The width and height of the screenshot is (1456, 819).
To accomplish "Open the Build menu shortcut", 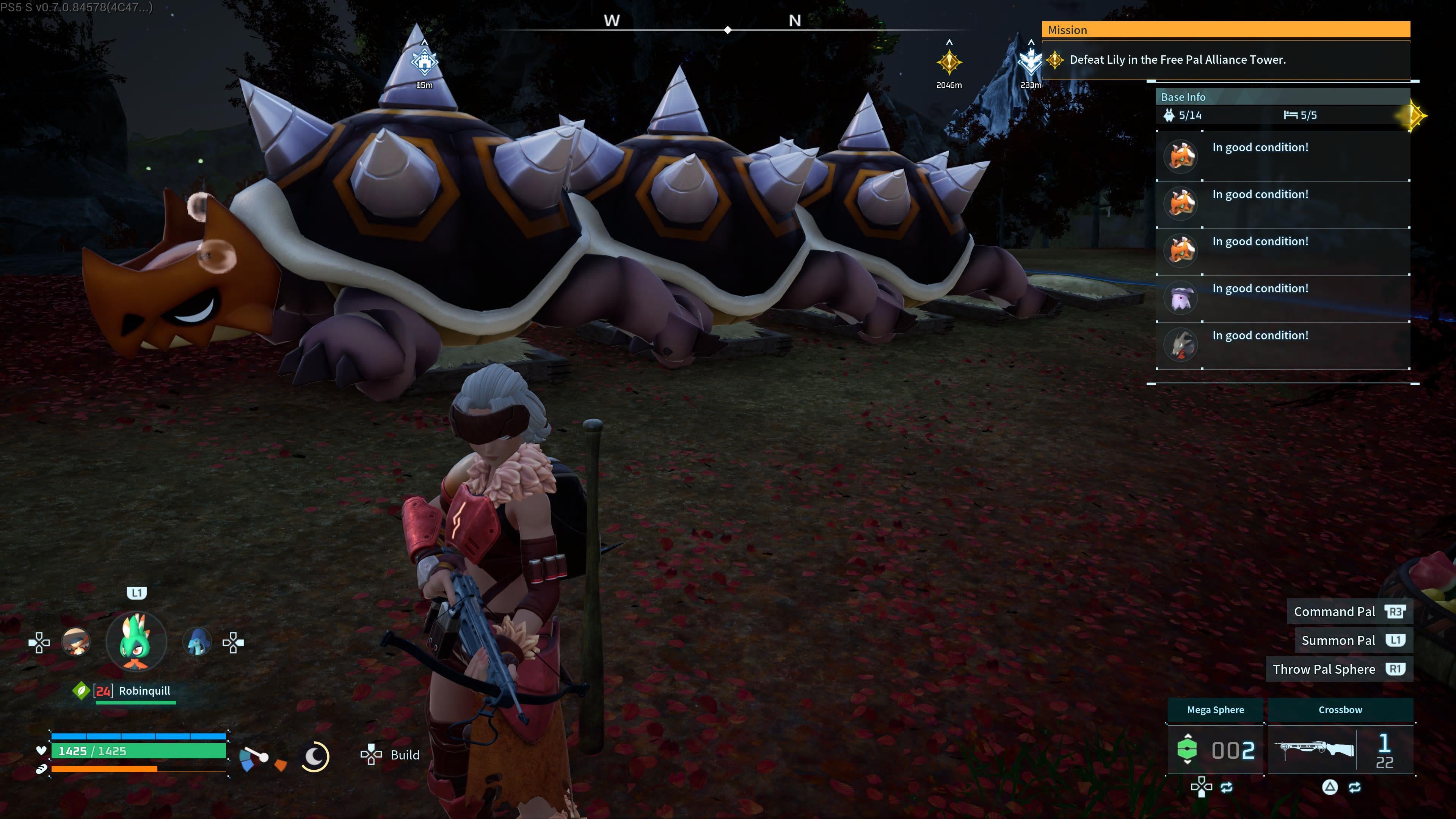I will point(391,755).
